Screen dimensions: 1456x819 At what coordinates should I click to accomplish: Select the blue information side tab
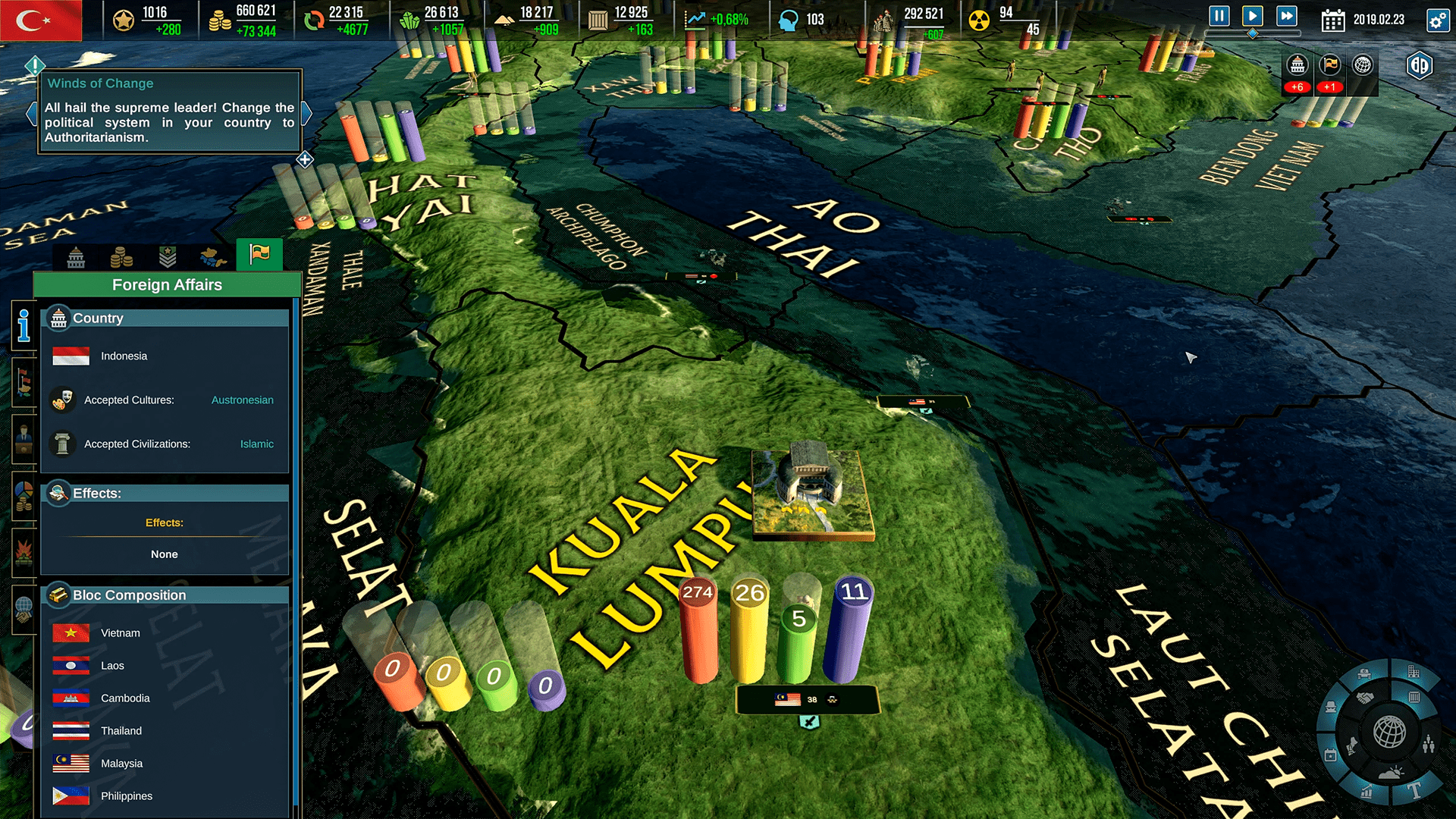click(x=24, y=326)
